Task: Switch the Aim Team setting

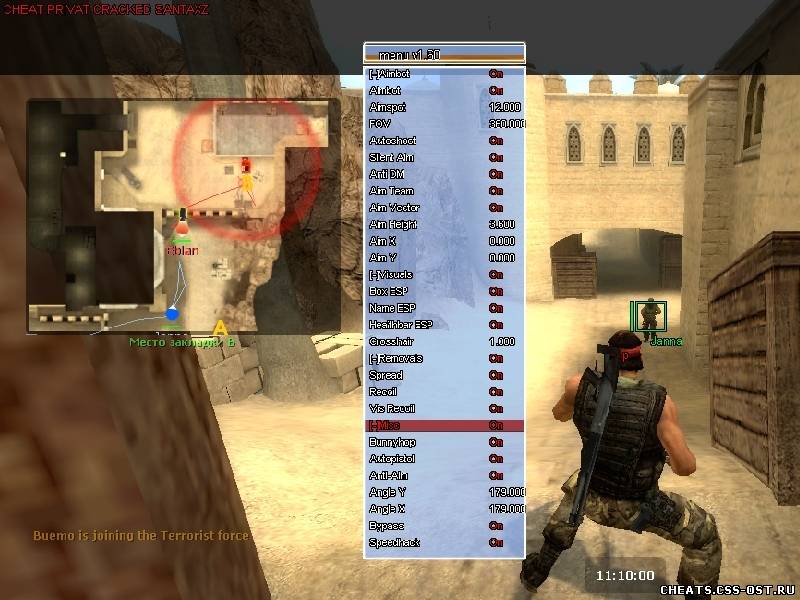Action: point(445,191)
